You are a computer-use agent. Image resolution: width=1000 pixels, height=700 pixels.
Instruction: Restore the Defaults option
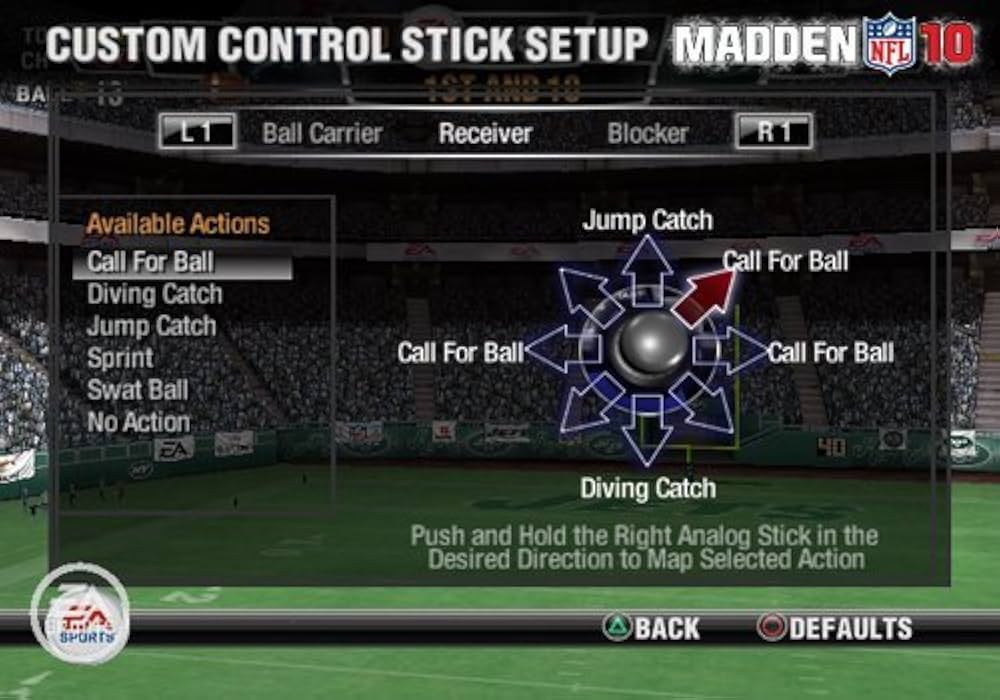point(835,628)
